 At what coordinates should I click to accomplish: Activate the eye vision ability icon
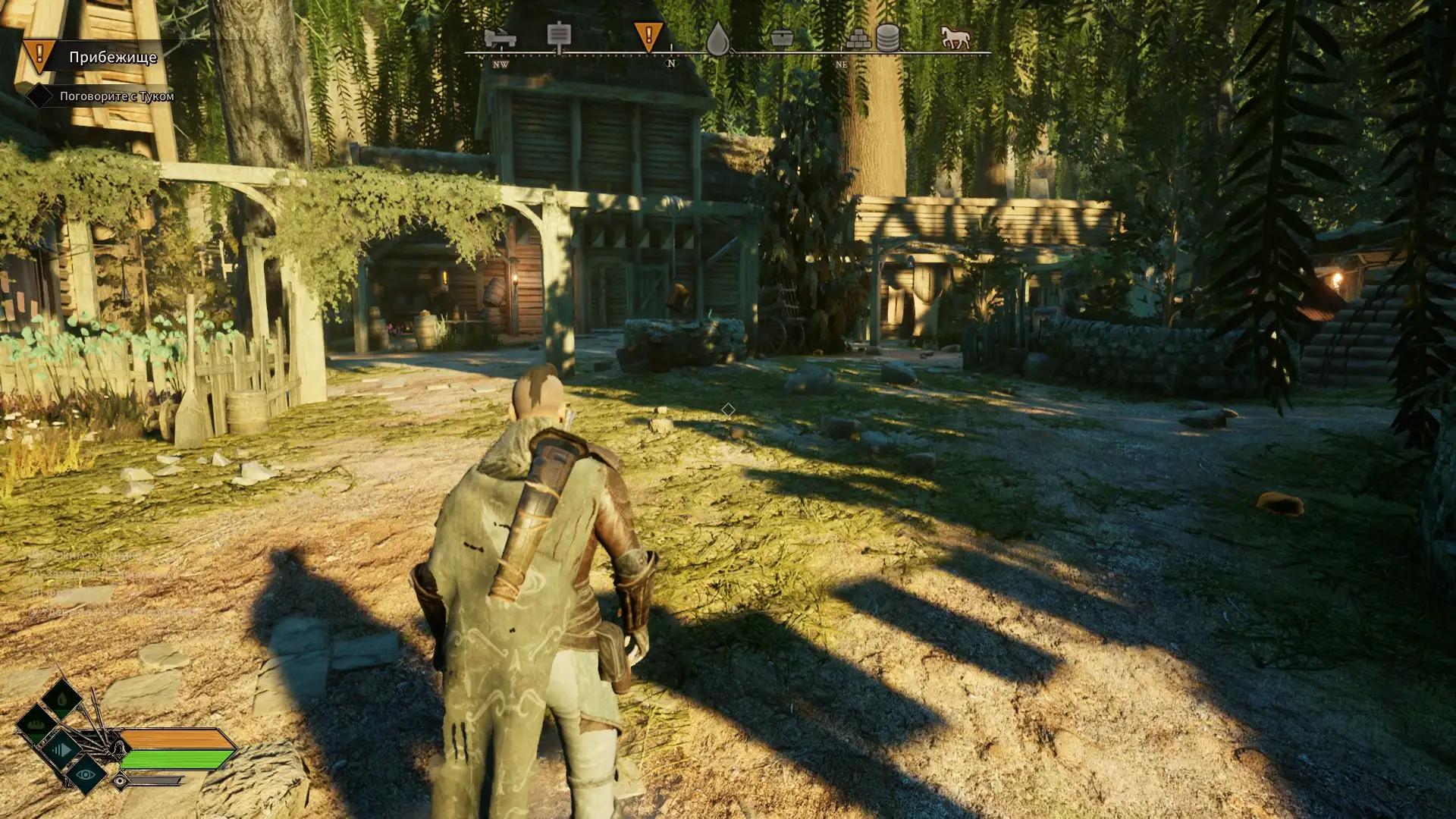point(85,774)
